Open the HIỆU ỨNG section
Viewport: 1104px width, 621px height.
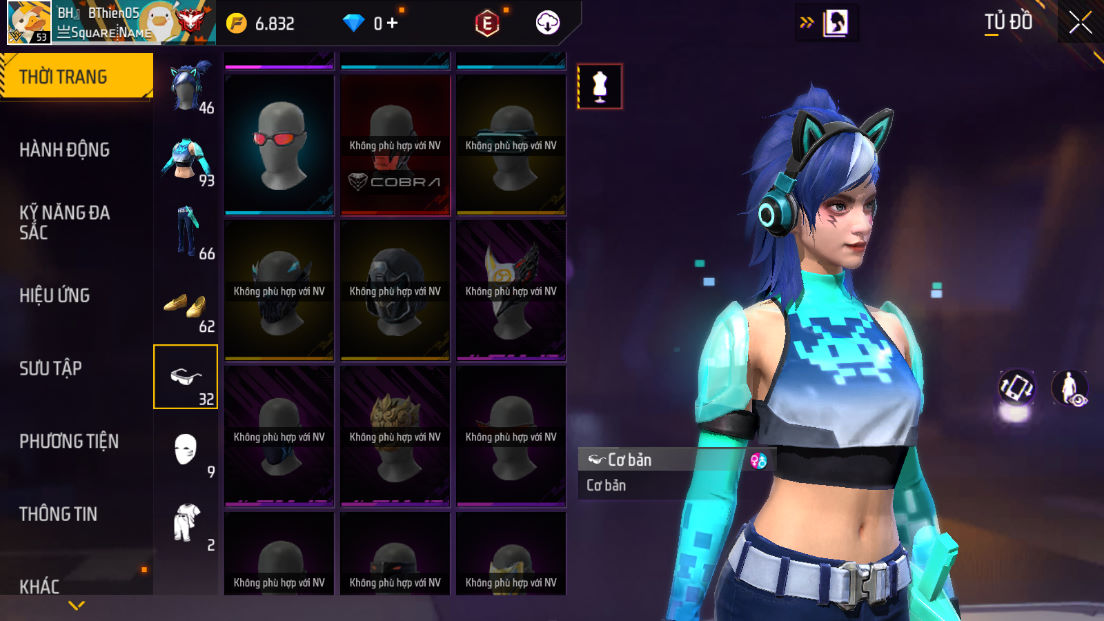[55, 295]
